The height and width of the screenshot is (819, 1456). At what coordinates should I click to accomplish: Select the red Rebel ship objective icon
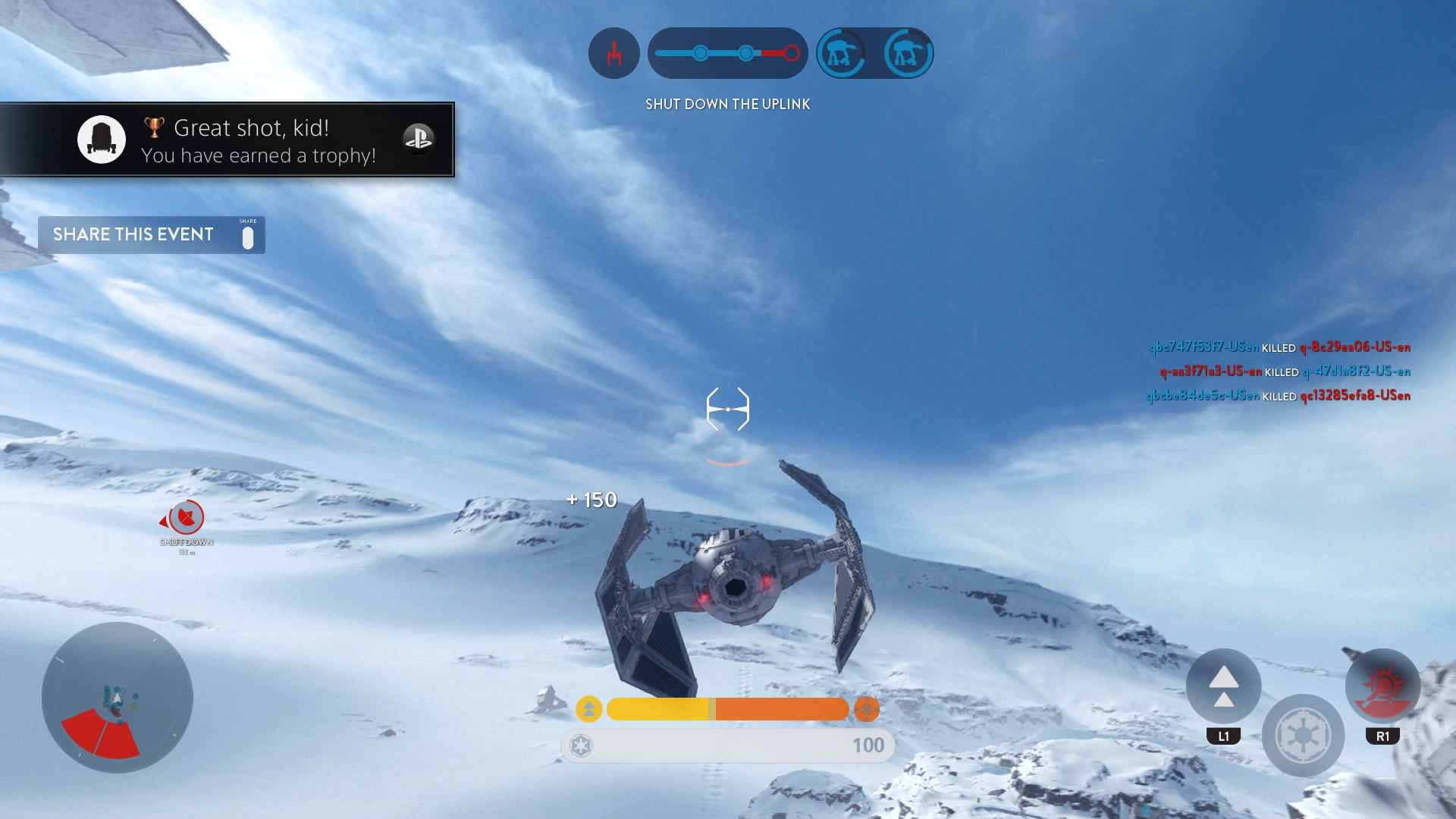(x=614, y=52)
